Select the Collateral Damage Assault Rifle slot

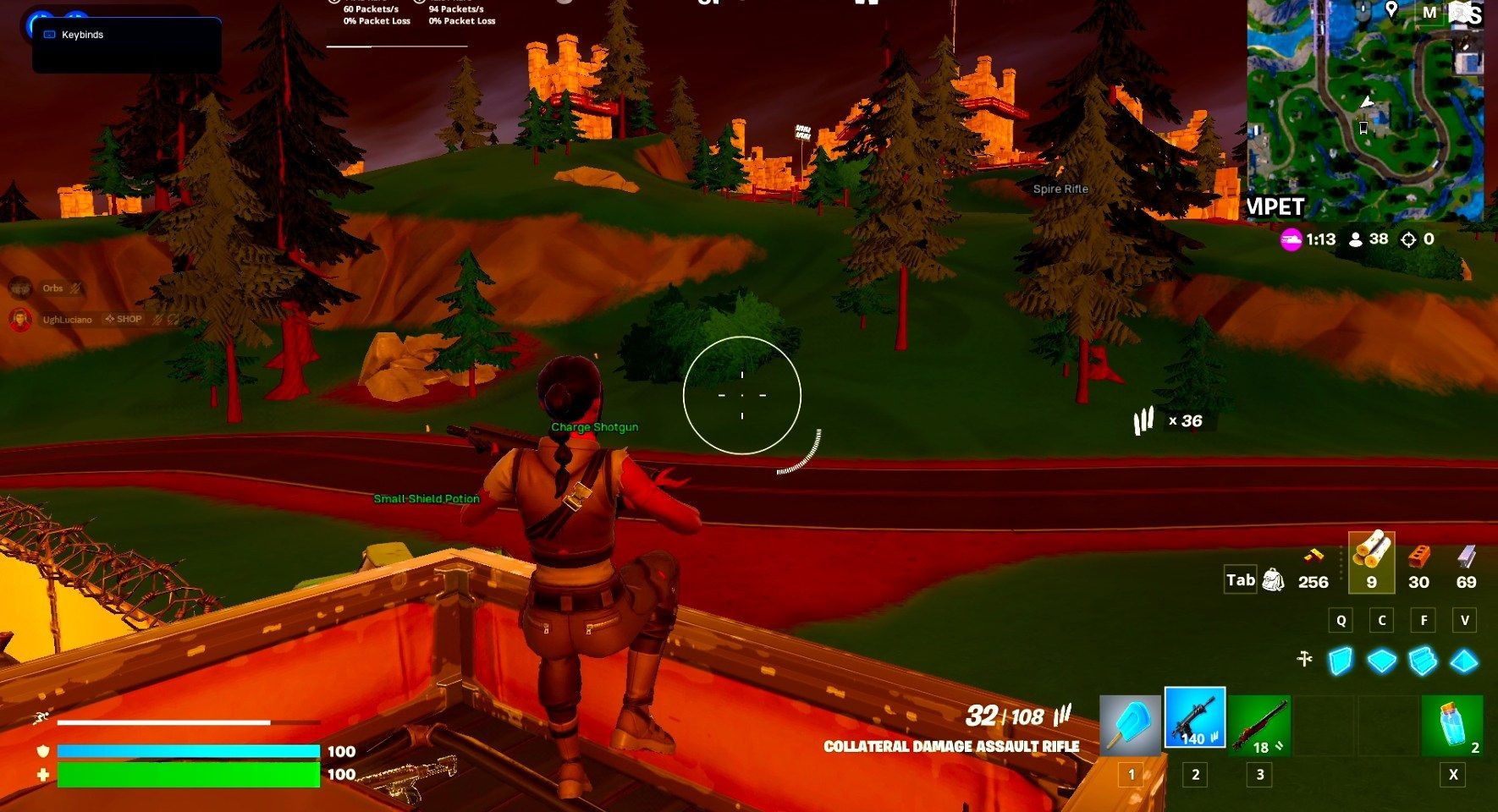point(1194,717)
